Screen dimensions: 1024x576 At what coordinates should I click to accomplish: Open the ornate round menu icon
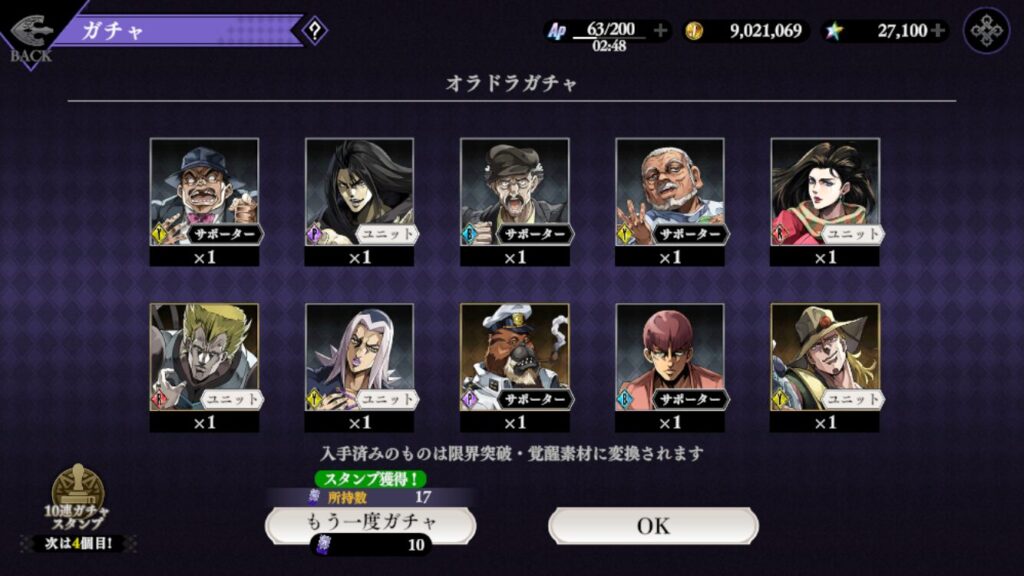click(x=986, y=31)
